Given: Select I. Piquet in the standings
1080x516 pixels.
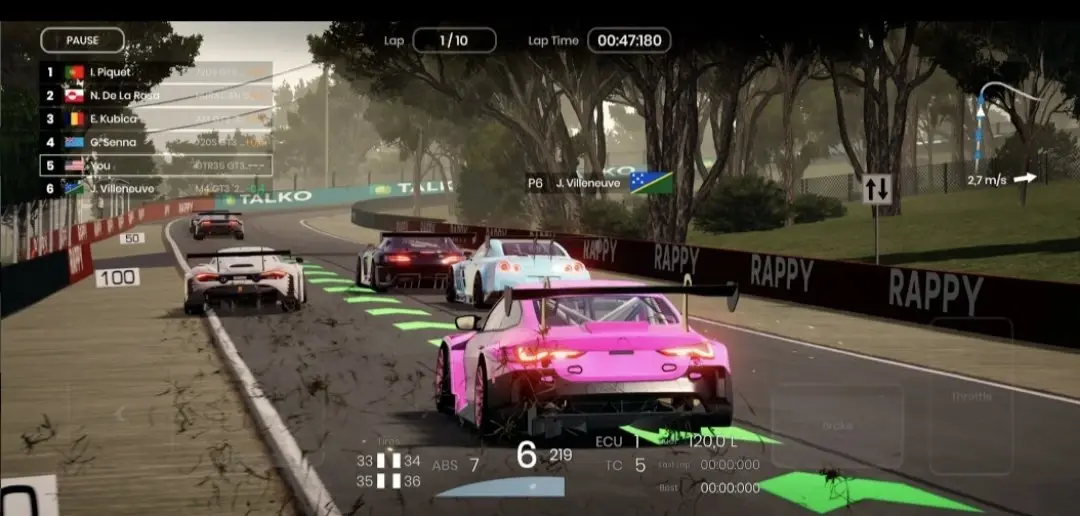Looking at the screenshot, I should [155, 72].
